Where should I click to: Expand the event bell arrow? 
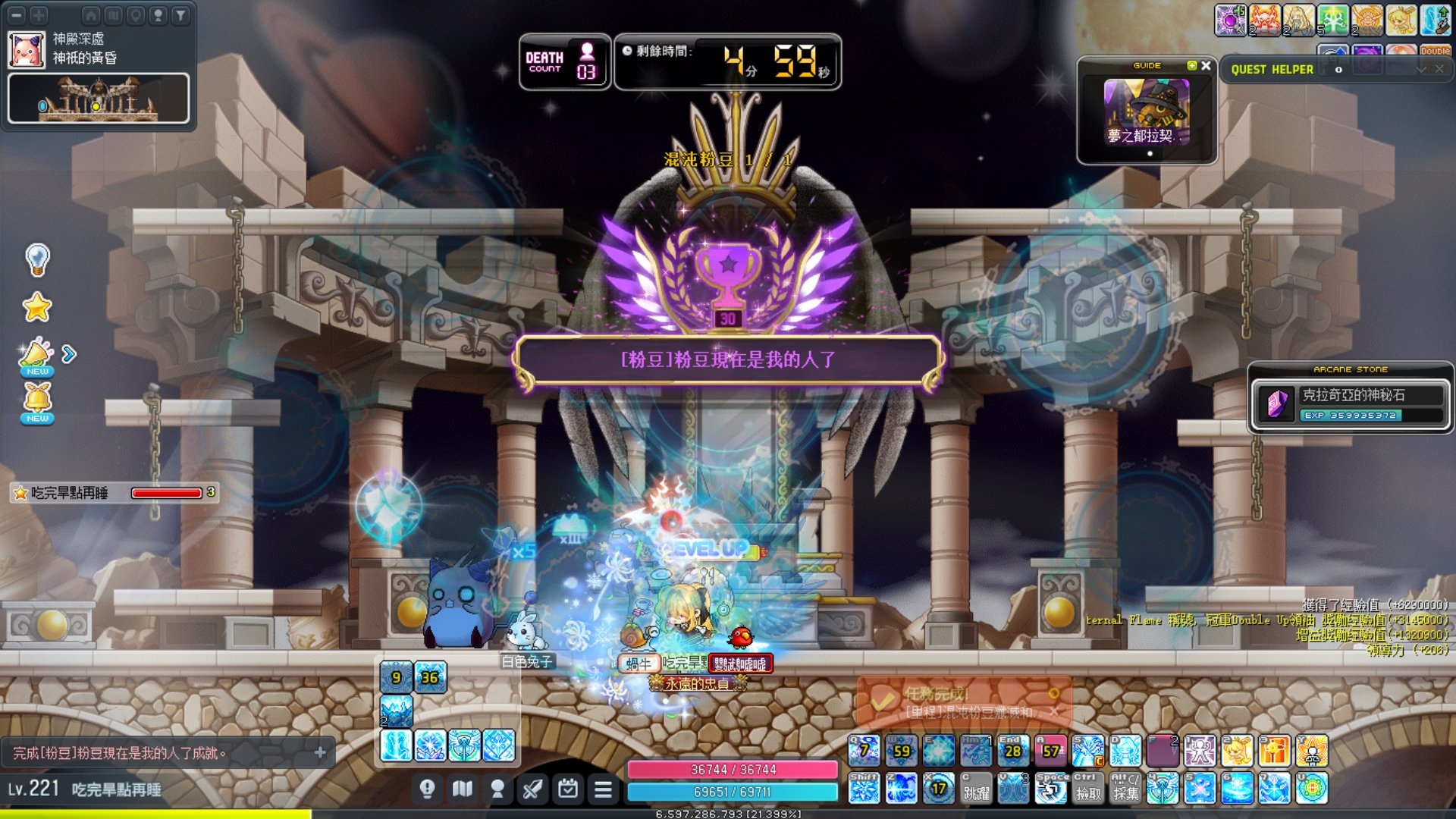(69, 354)
